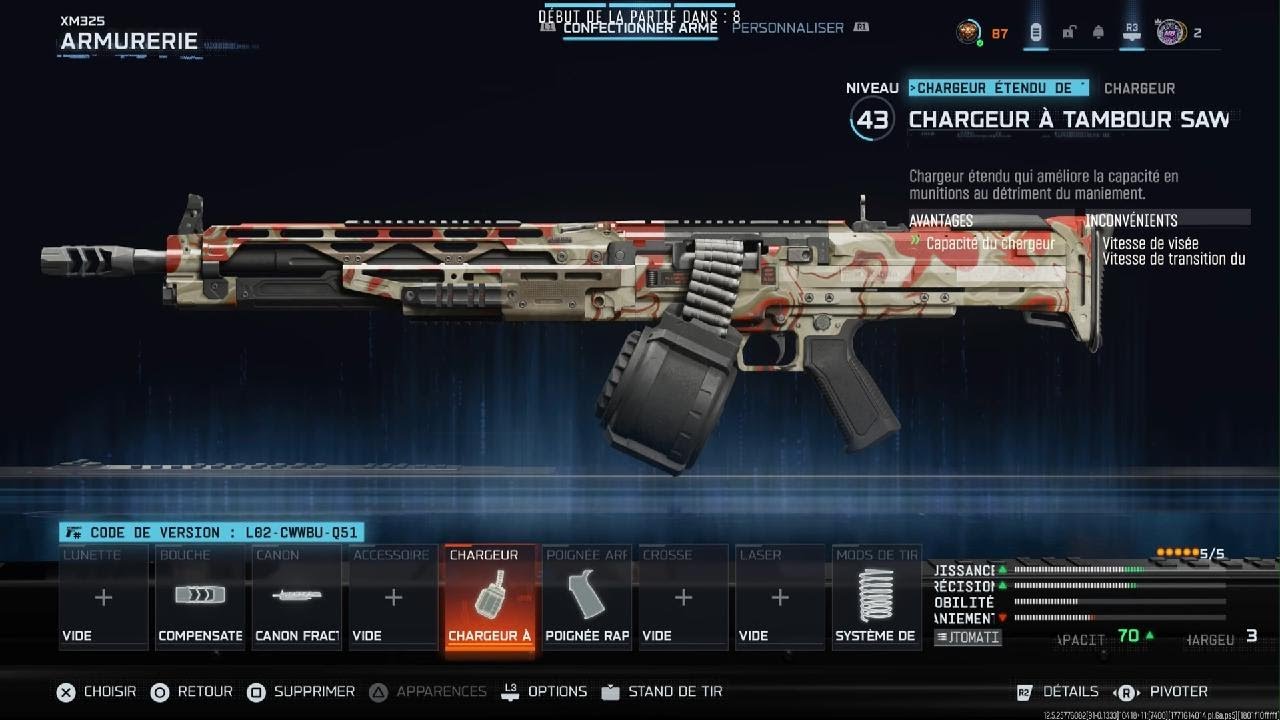Open the empty Crosse stock slot
This screenshot has width=1280, height=720.
click(x=683, y=598)
